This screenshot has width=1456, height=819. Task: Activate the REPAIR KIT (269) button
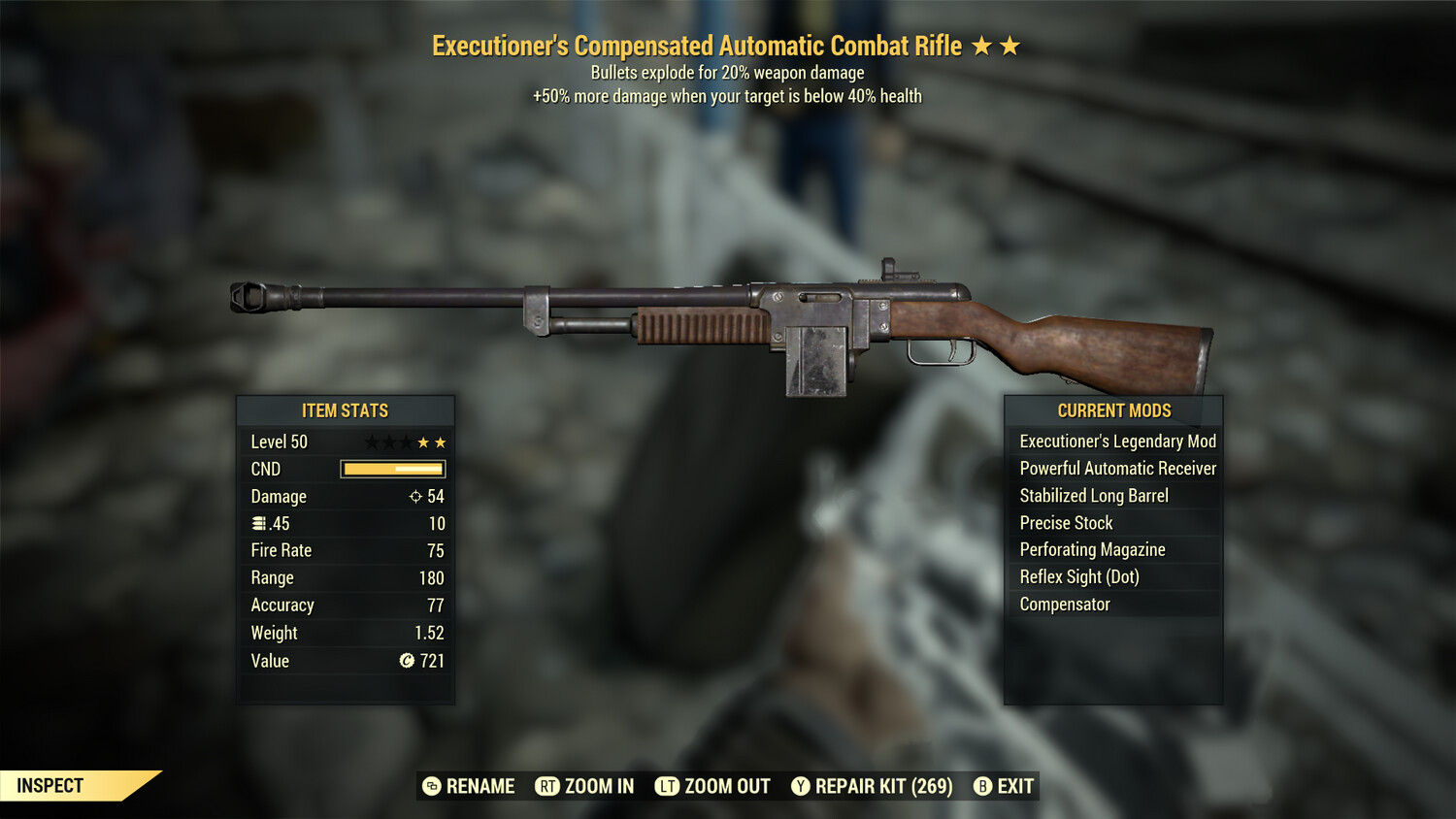coord(883,787)
